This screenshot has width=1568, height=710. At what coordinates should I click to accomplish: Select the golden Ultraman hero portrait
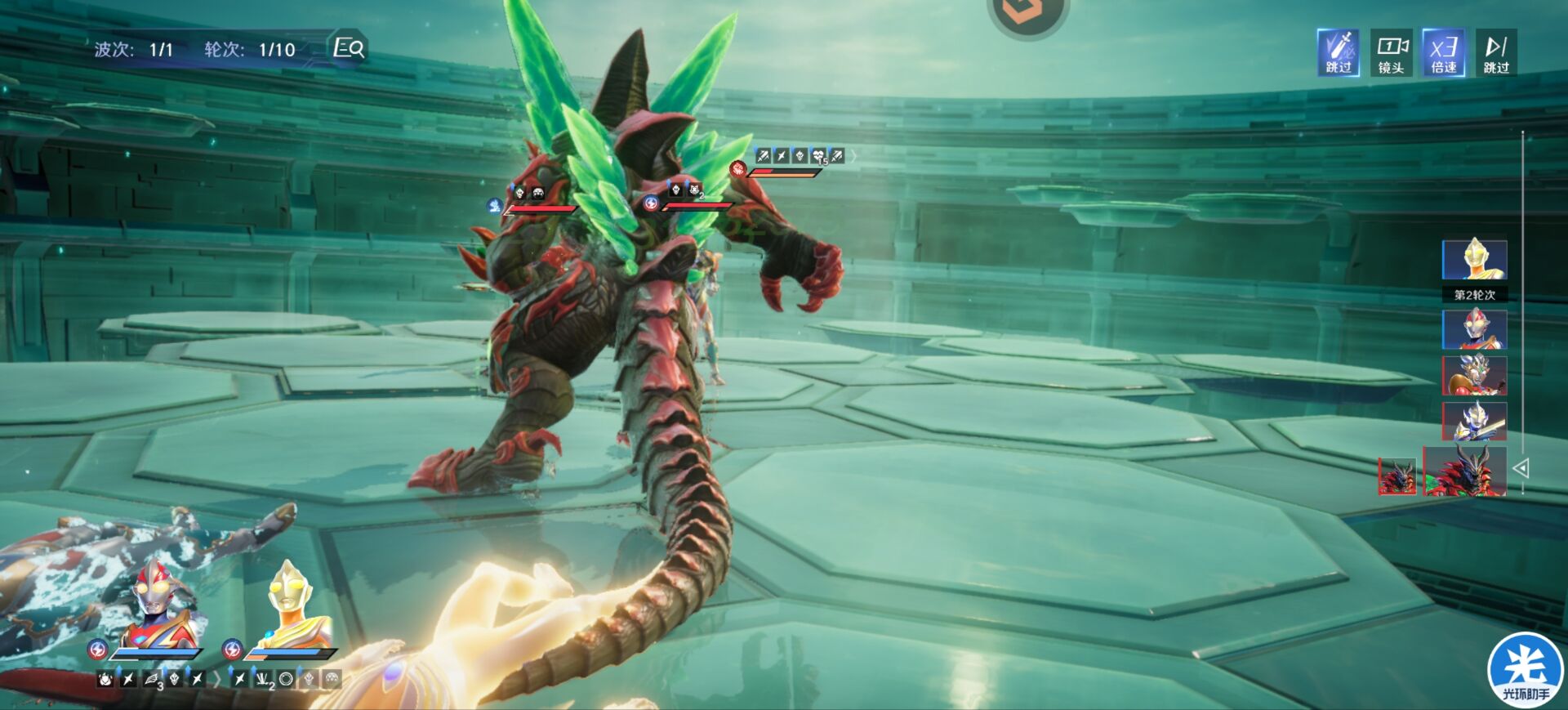pos(292,603)
